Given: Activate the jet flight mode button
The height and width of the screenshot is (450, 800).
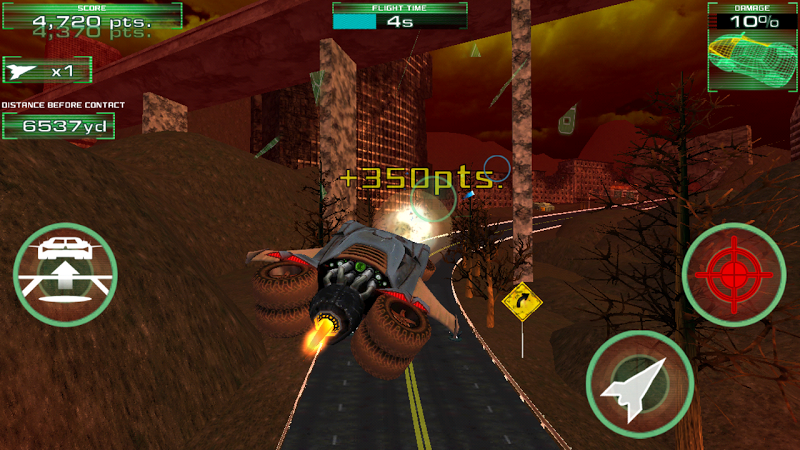Looking at the screenshot, I should click(x=639, y=383).
